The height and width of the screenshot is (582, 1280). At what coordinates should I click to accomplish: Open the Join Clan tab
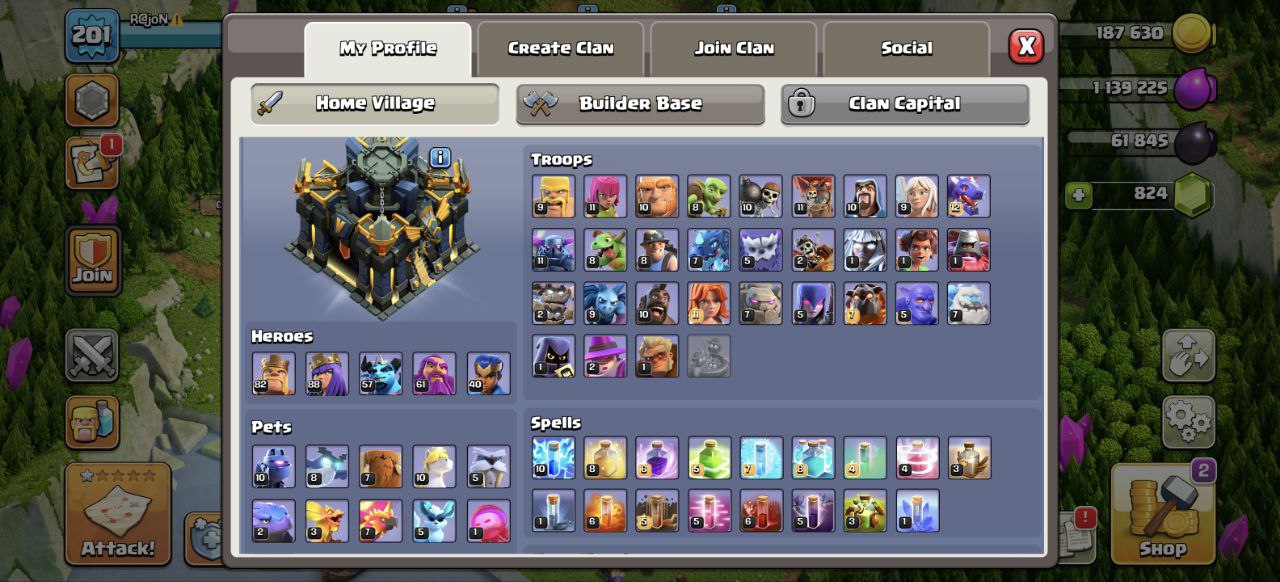(734, 48)
